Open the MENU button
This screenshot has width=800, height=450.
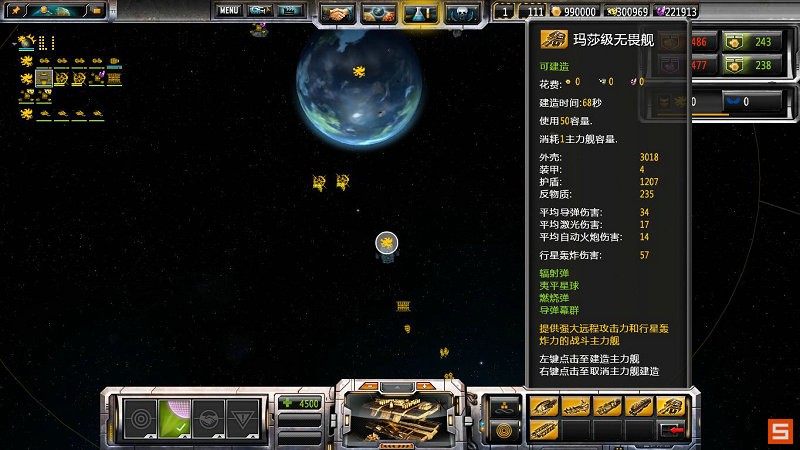pos(229,11)
